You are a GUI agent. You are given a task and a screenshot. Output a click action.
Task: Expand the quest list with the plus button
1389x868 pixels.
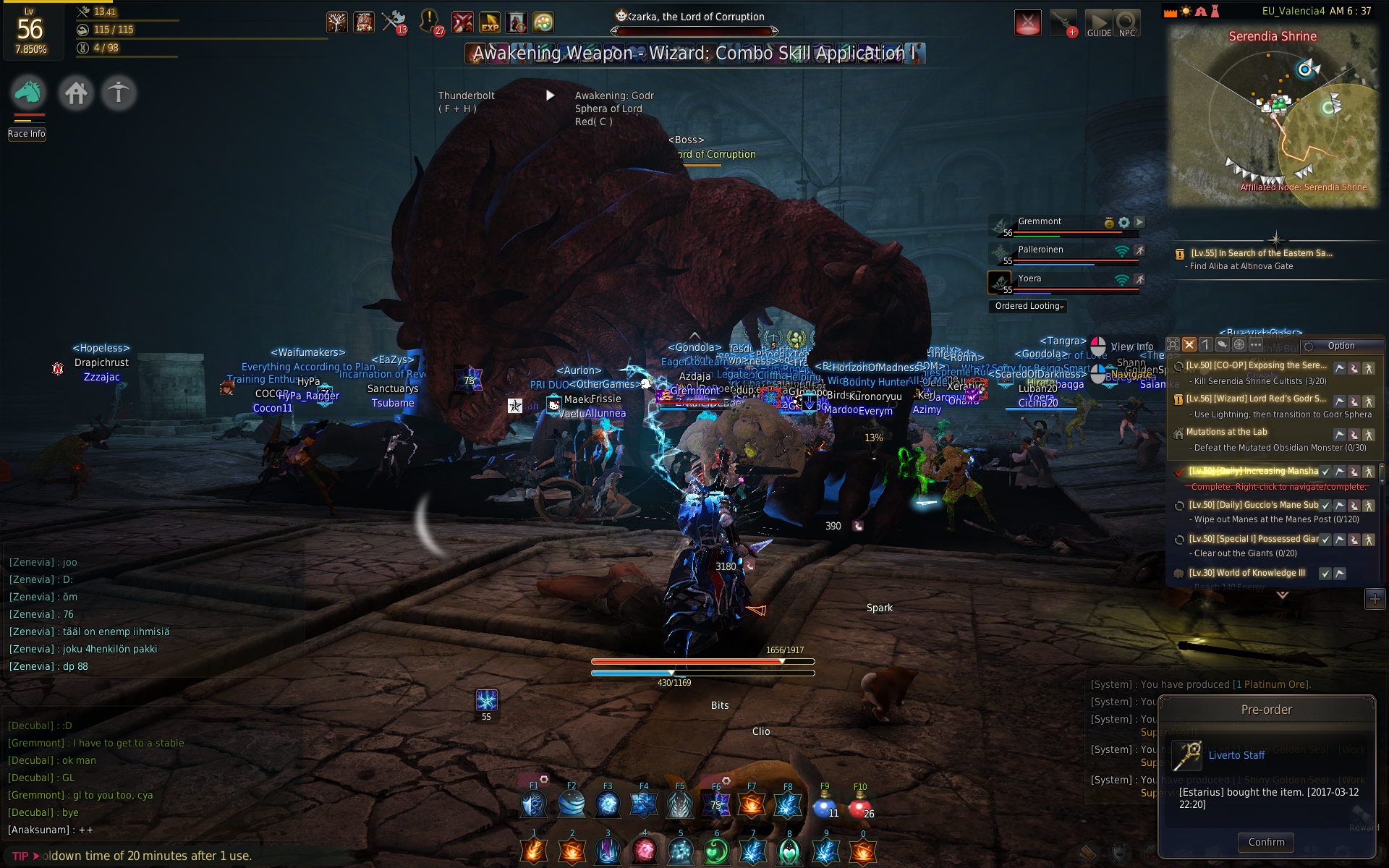(x=1375, y=598)
